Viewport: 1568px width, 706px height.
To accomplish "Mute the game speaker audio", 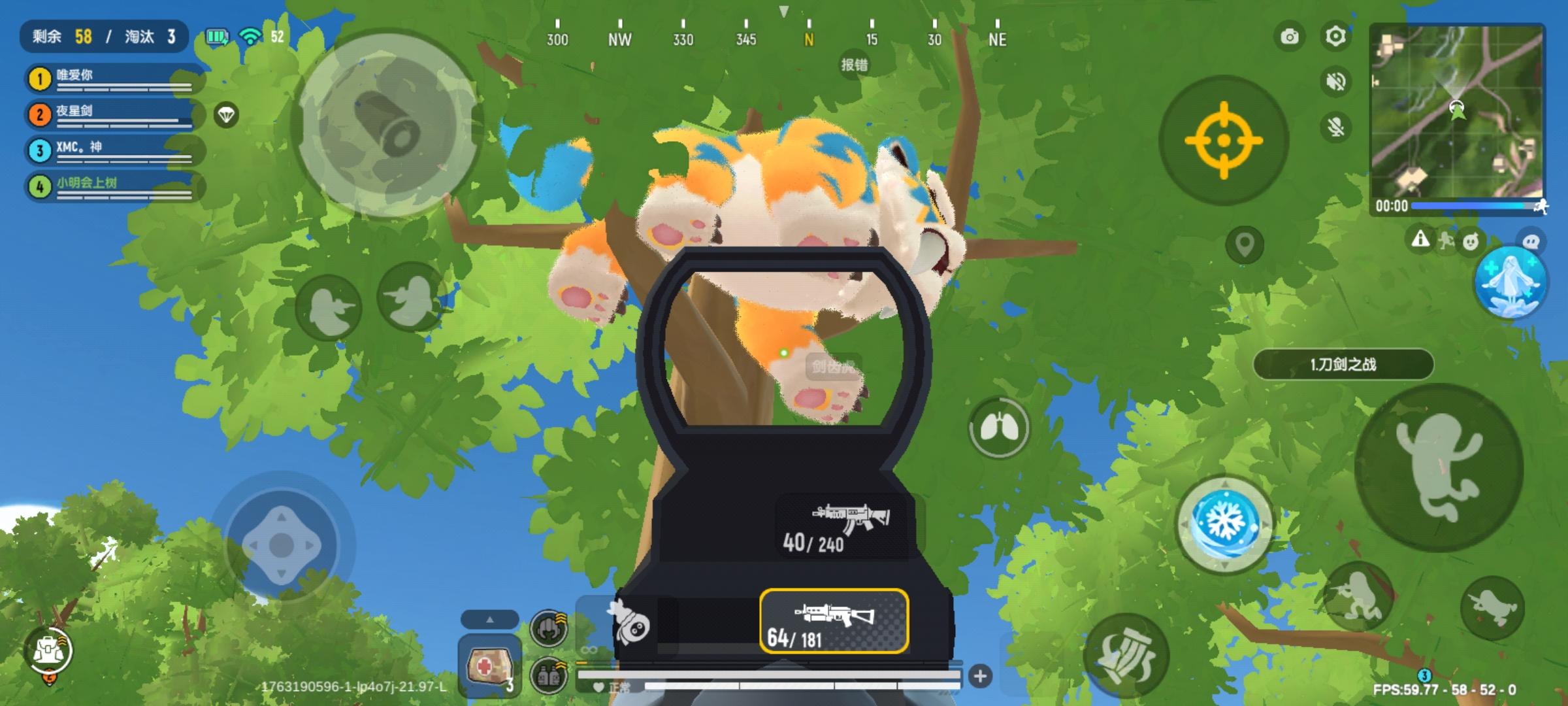I will [x=1335, y=82].
